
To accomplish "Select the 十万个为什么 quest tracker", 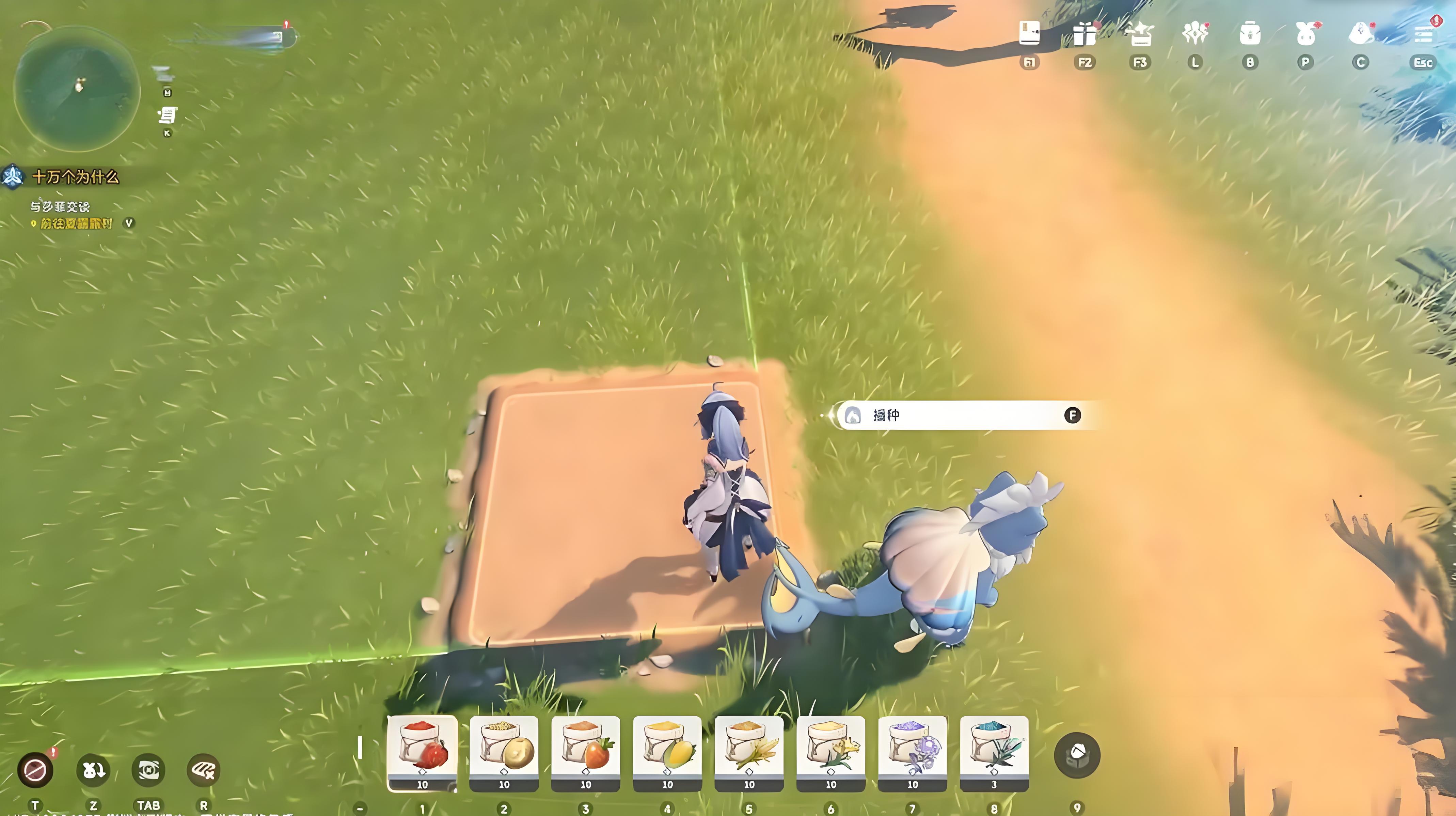I will (75, 177).
